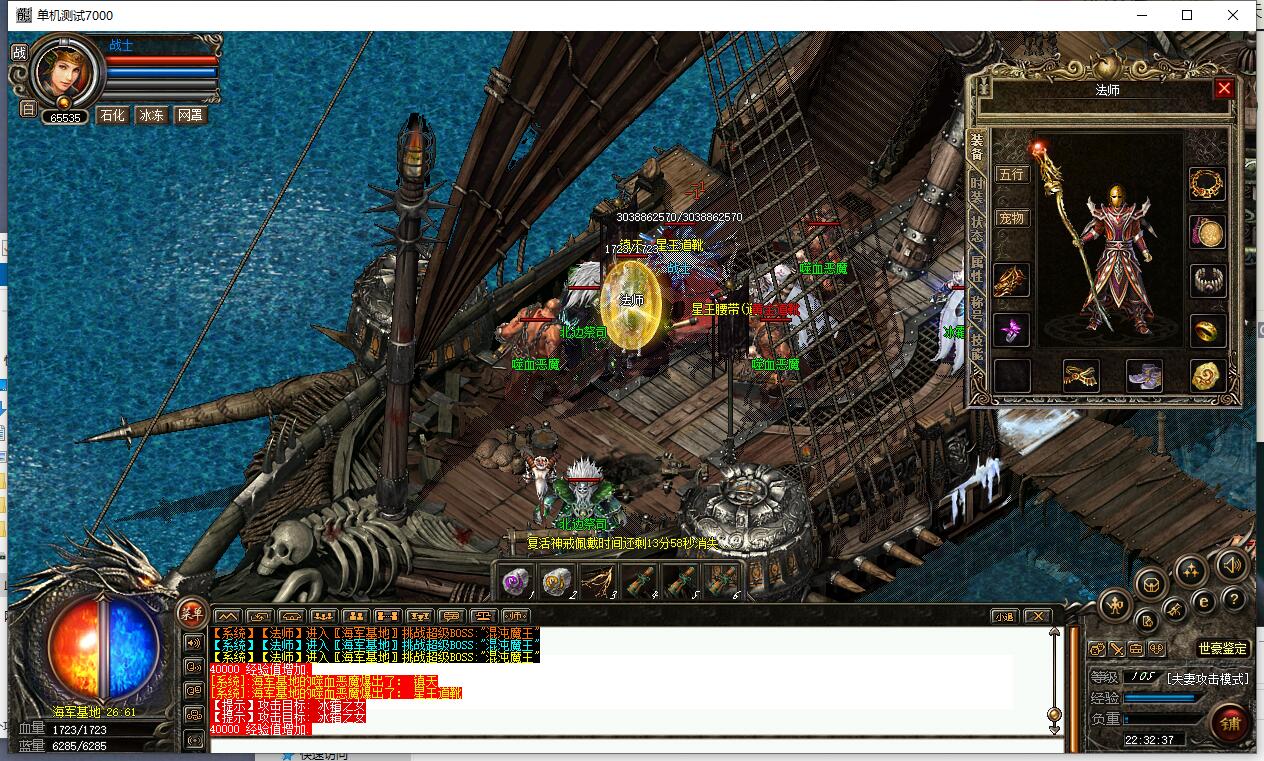Click the 小退 logout button
The image size is (1264, 761).
1004,616
